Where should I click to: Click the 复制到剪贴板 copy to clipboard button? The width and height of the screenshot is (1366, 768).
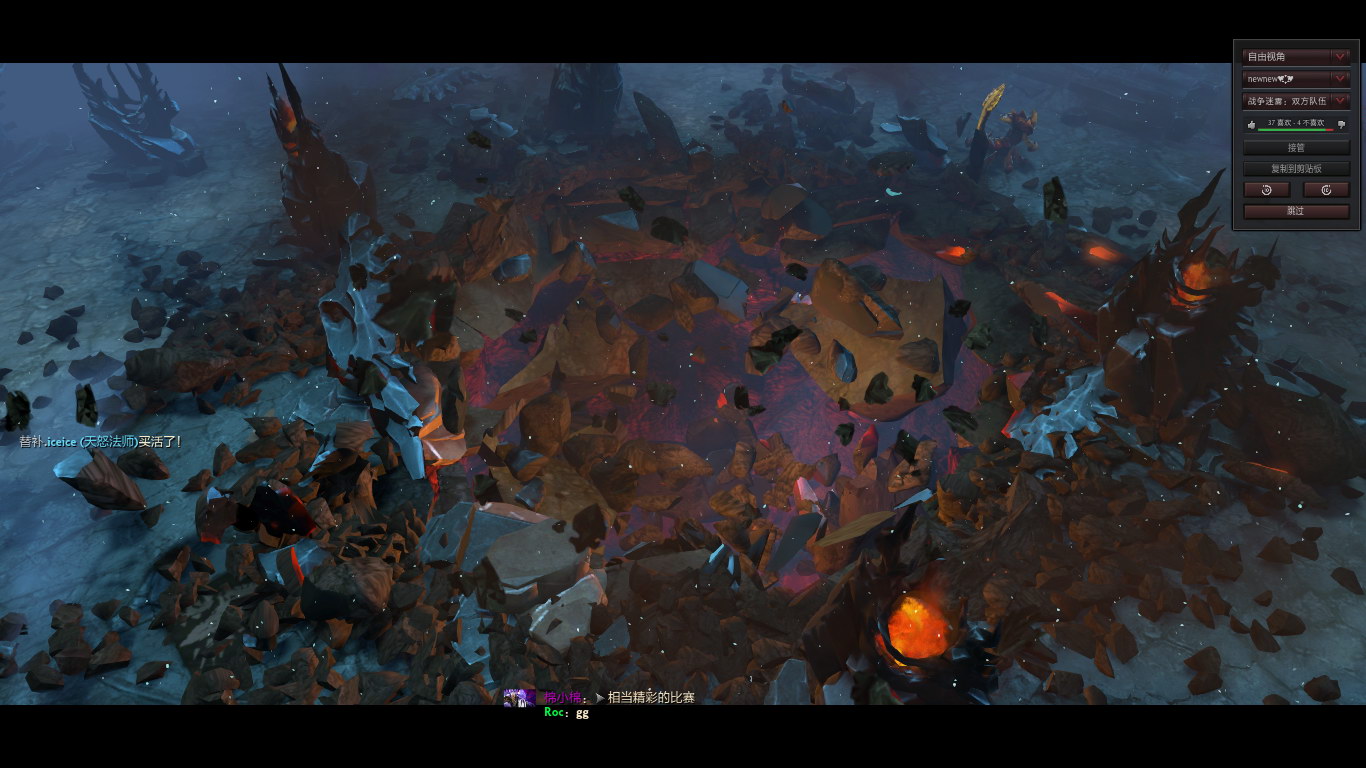coord(1296,169)
